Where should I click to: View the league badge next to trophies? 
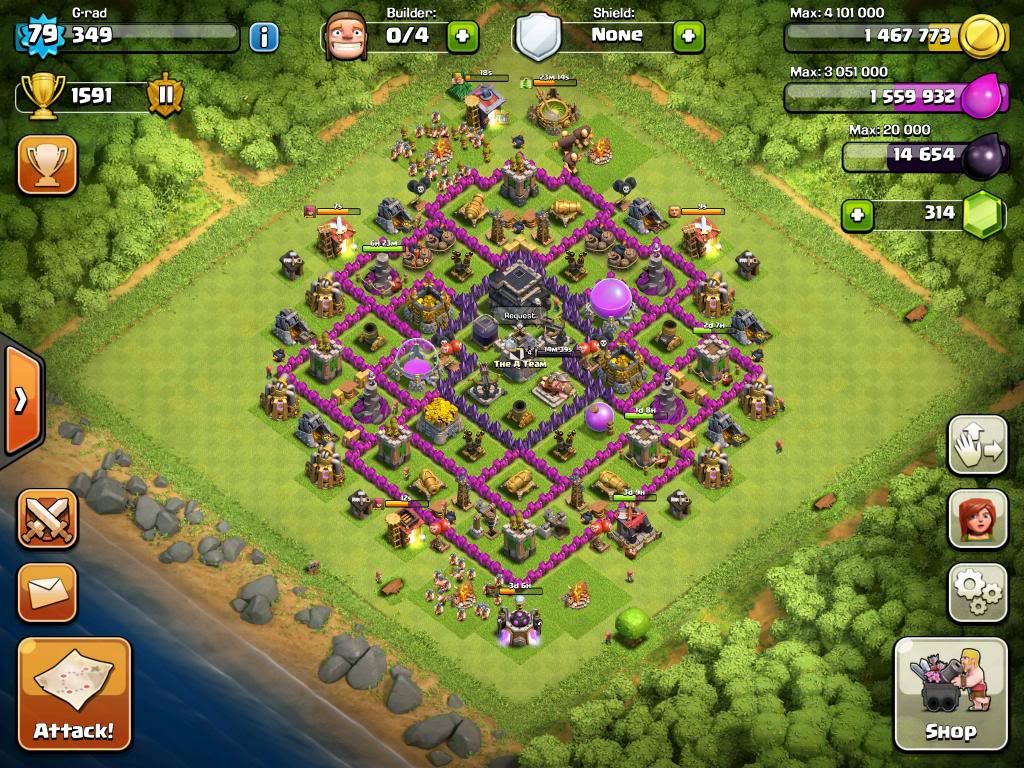pyautogui.click(x=165, y=97)
